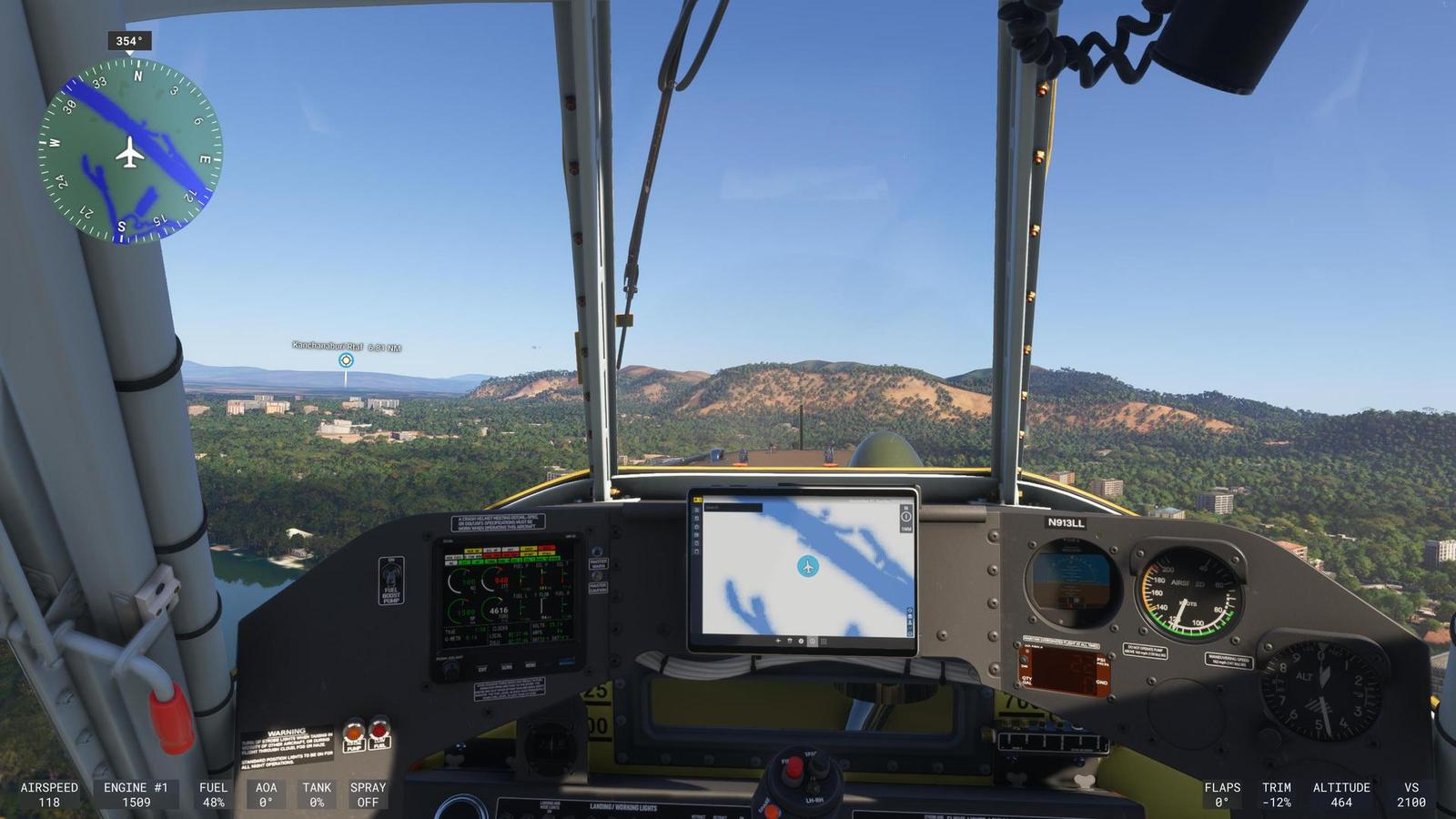This screenshot has height=819, width=1456.
Task: Tap the airplane position icon on the tablet map
Action: point(808,566)
